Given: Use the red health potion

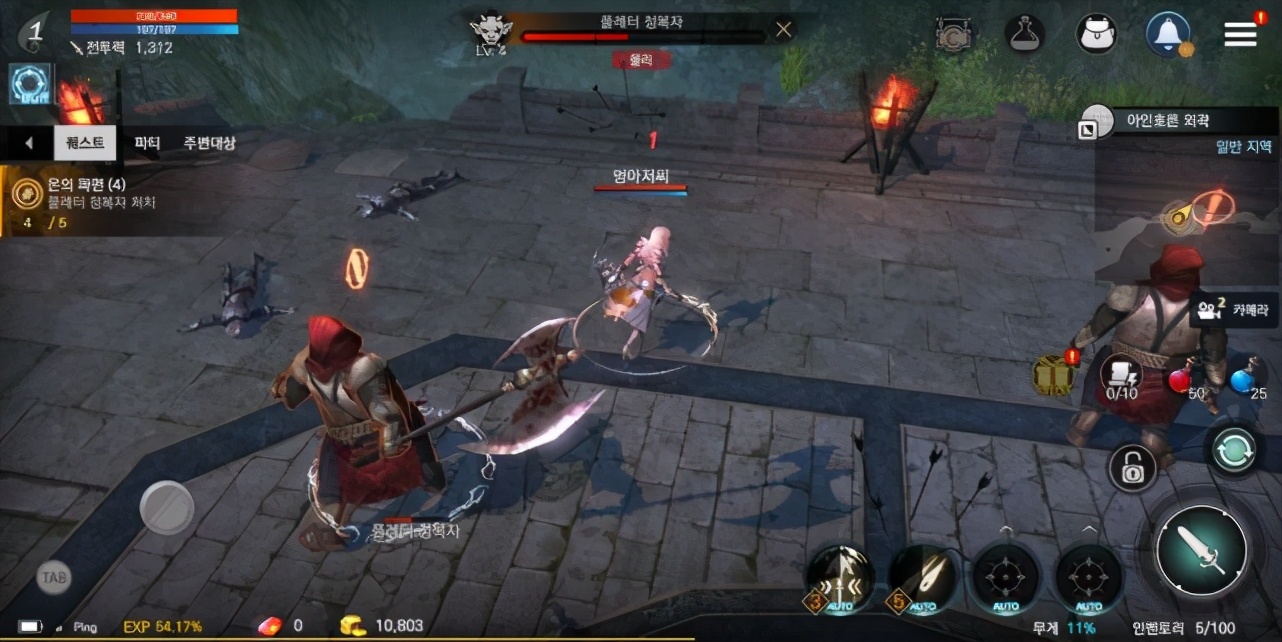Looking at the screenshot, I should tap(1182, 381).
